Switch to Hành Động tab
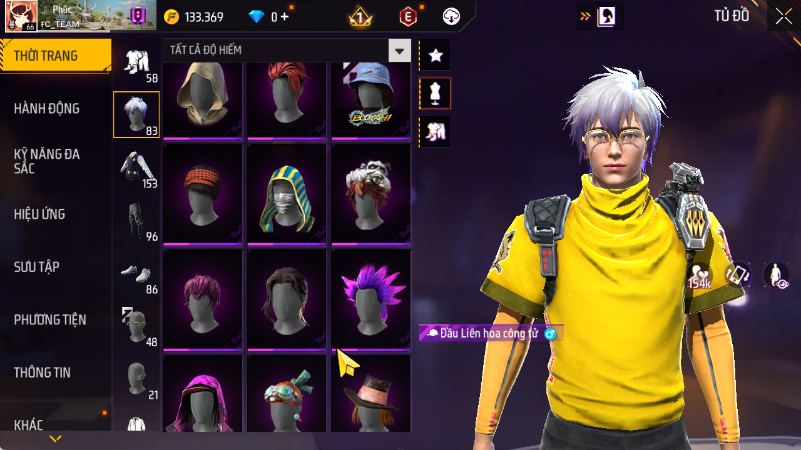Image resolution: width=801 pixels, height=450 pixels. 47,108
